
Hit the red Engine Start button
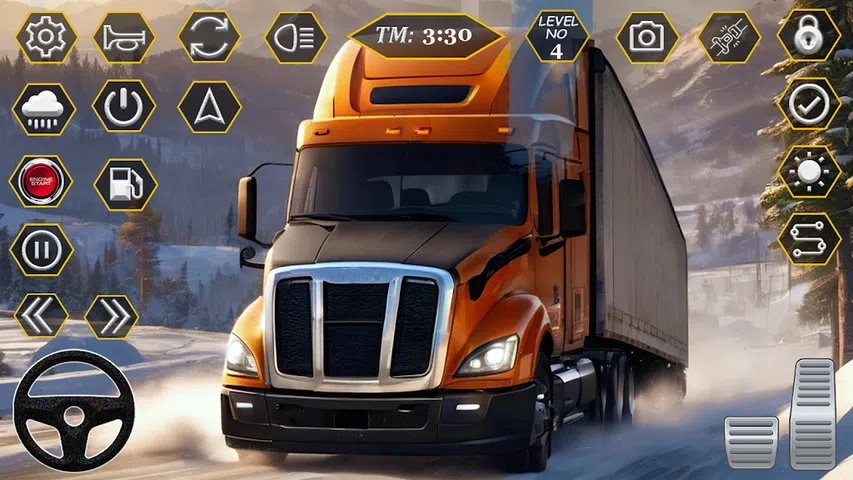(41, 182)
